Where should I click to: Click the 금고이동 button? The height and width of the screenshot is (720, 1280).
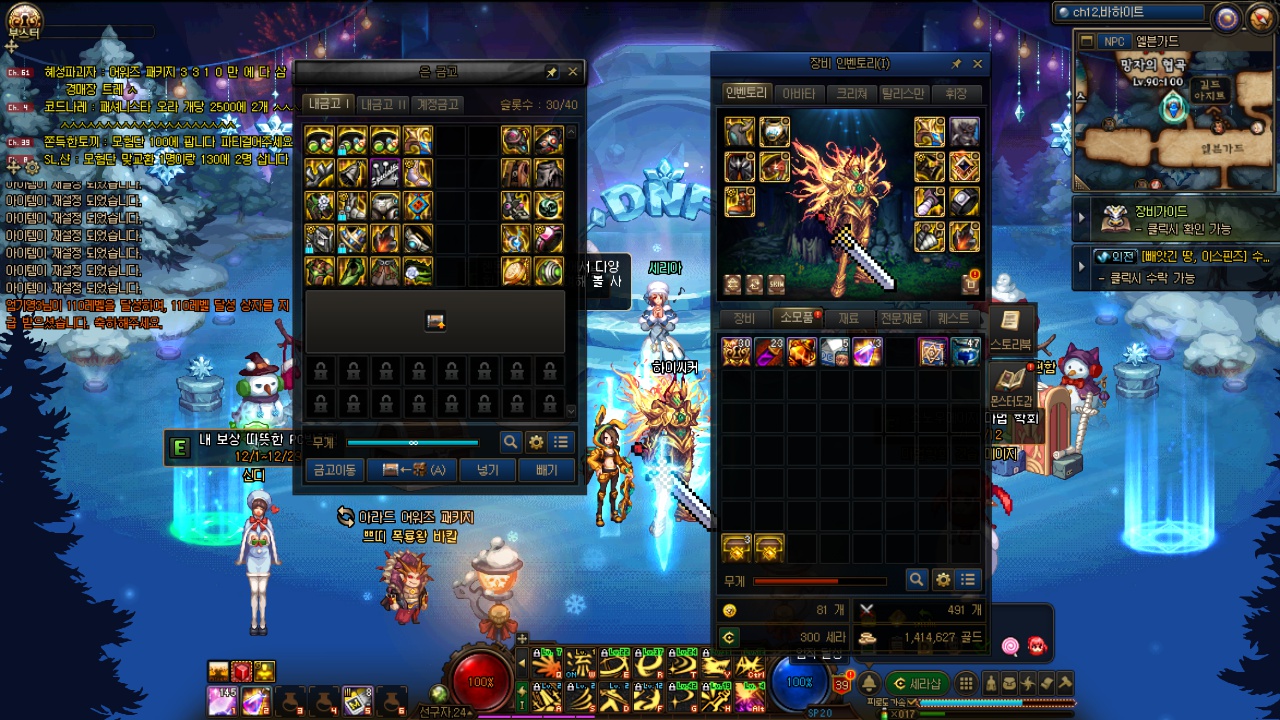coord(334,470)
